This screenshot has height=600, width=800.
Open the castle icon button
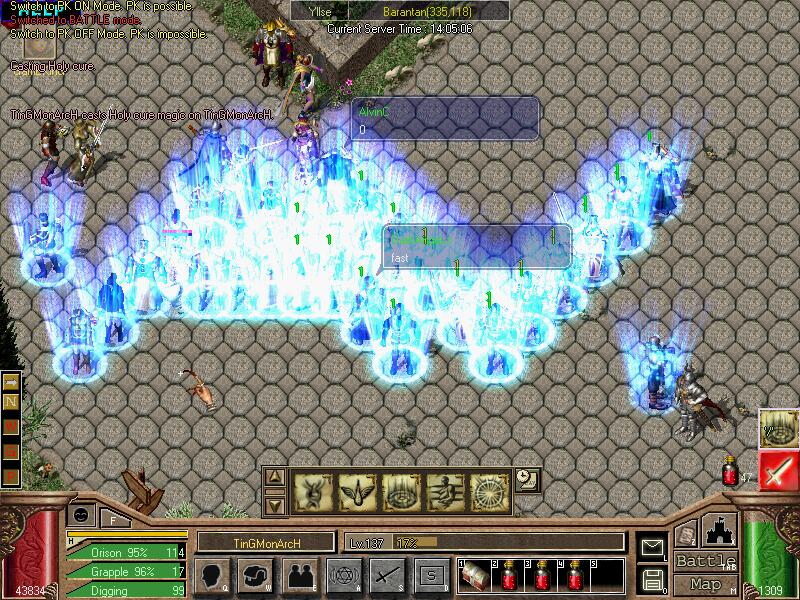pos(720,529)
